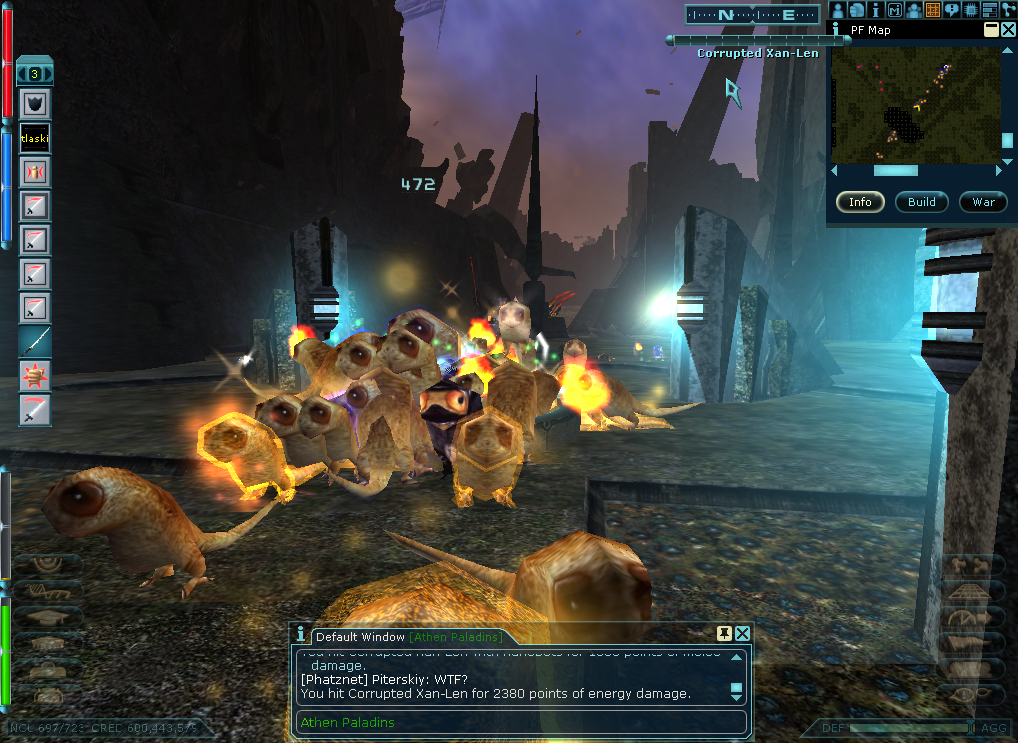Close the Default Window chat panel

tap(743, 634)
